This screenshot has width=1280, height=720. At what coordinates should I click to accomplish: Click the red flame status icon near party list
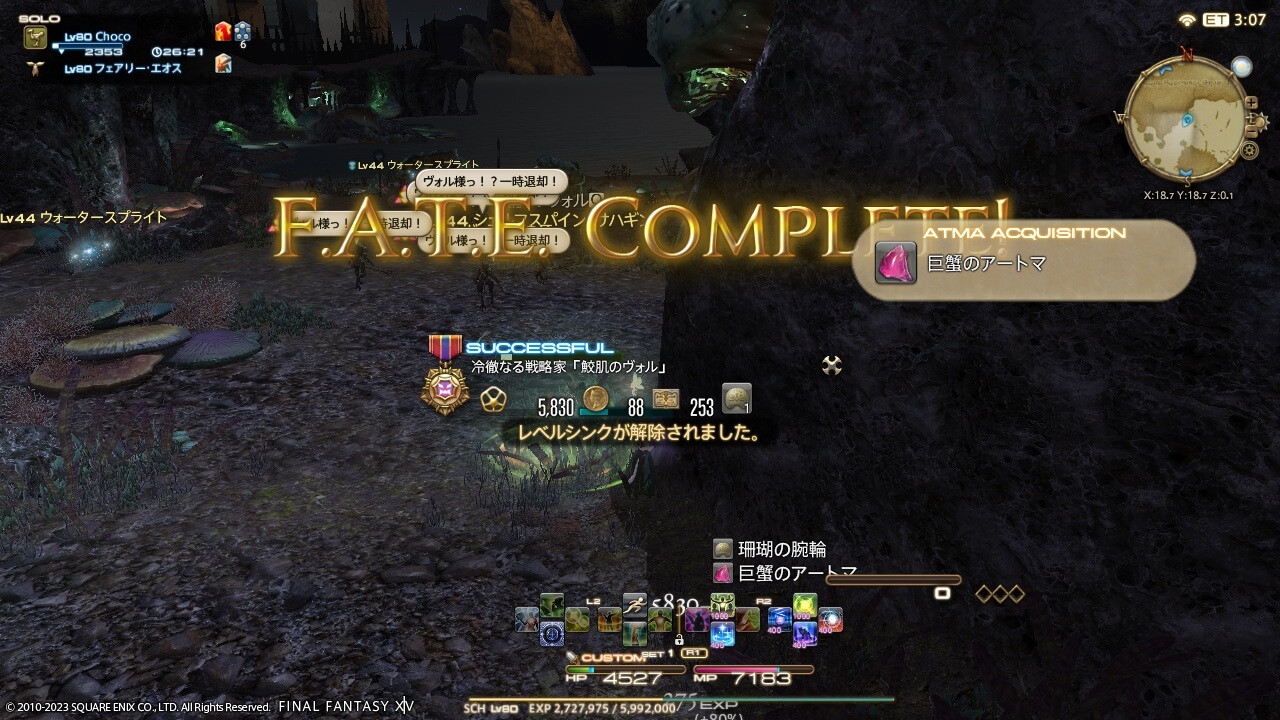pyautogui.click(x=222, y=32)
